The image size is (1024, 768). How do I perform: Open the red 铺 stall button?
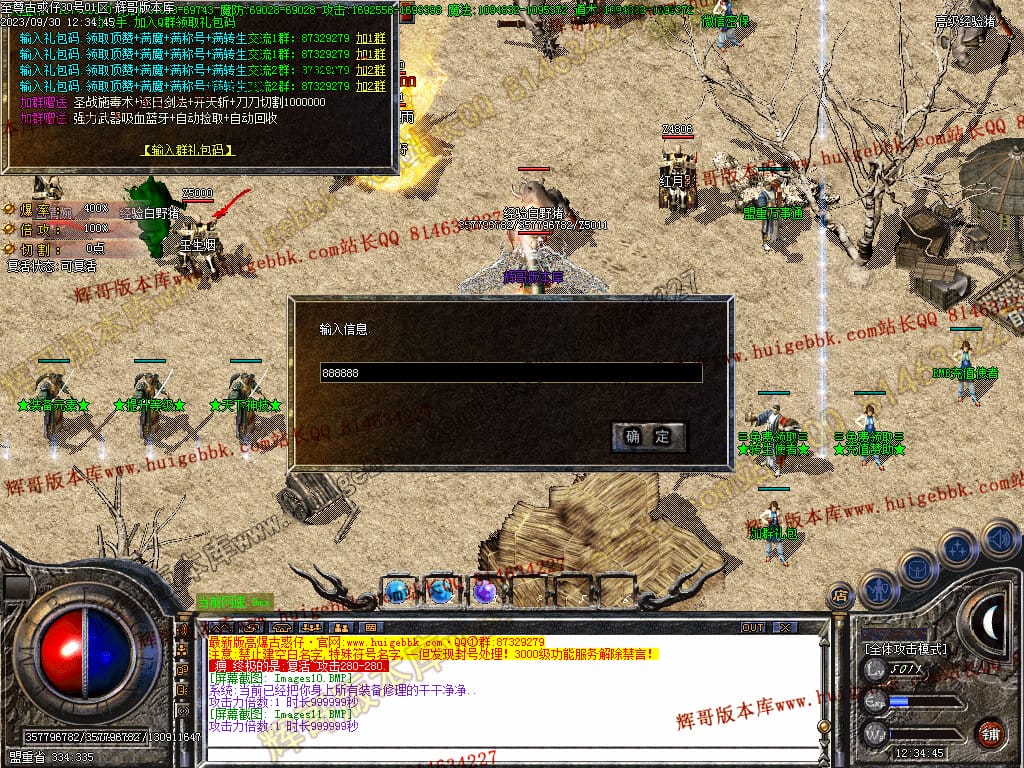click(990, 733)
